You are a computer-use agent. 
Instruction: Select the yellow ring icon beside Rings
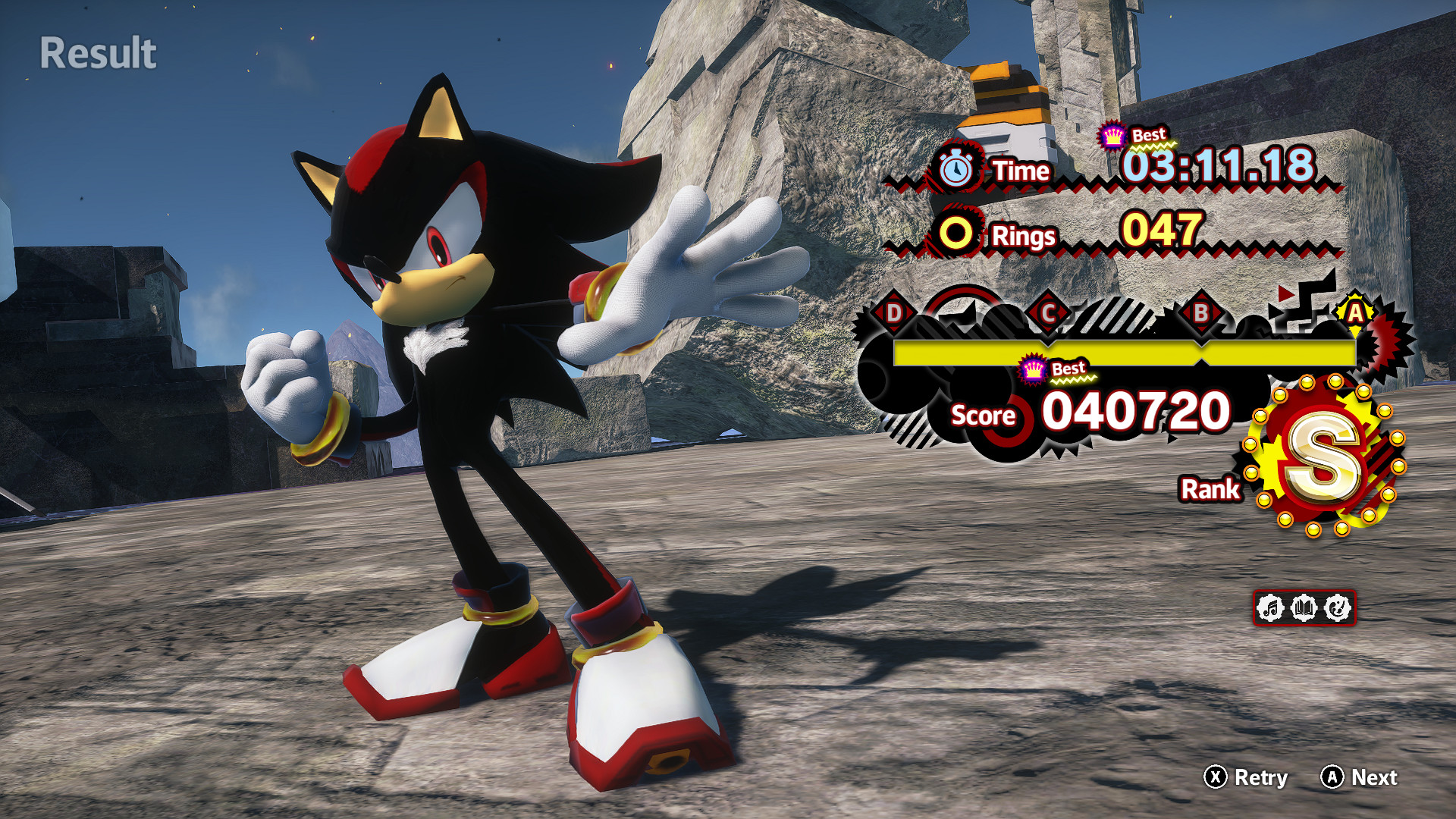pos(955,234)
